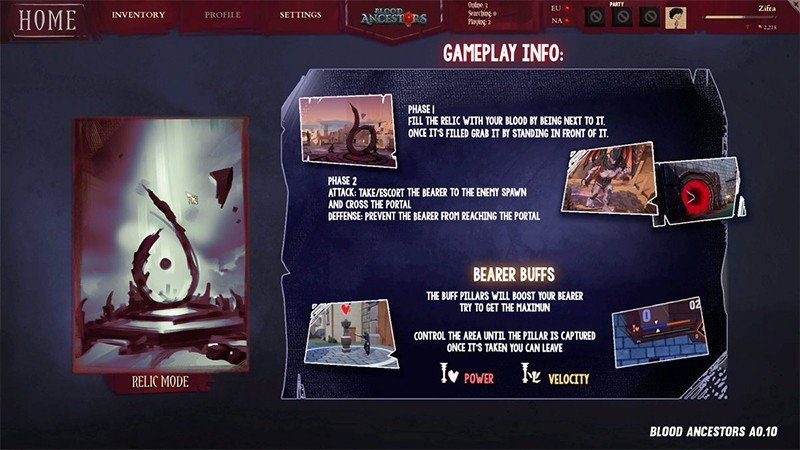This screenshot has width=800, height=450.
Task: Open the Inventory menu
Action: click(x=138, y=15)
